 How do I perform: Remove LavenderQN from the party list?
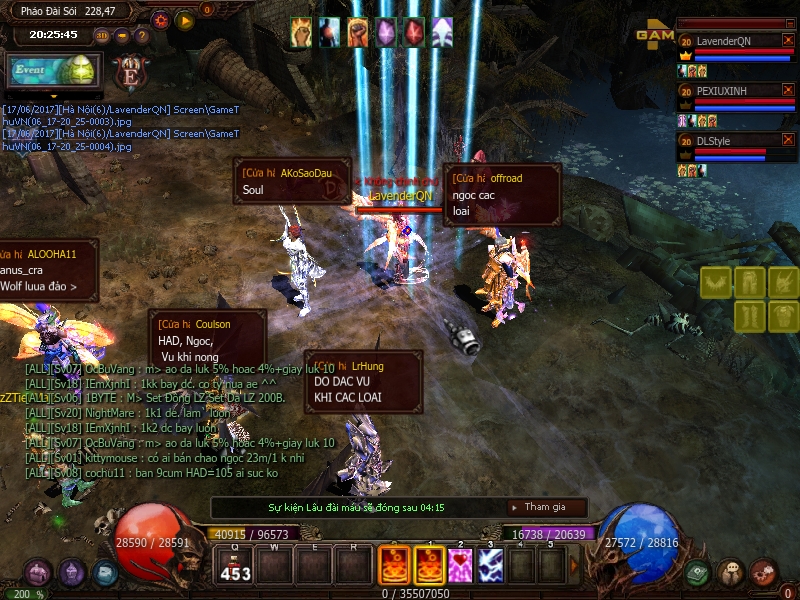[788, 40]
